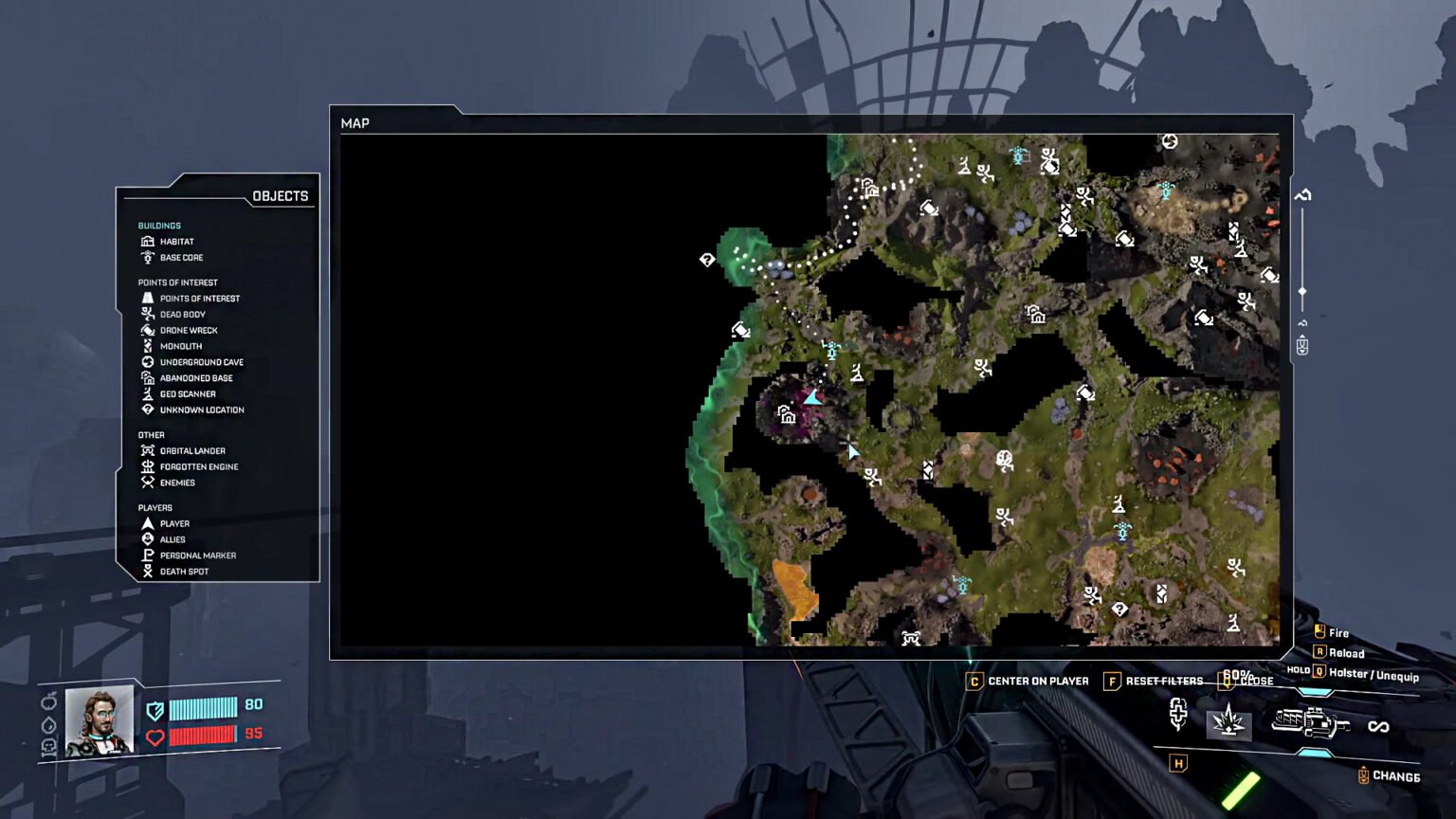The image size is (1456, 819).
Task: Click the map zoom slider handle
Action: pyautogui.click(x=1302, y=292)
